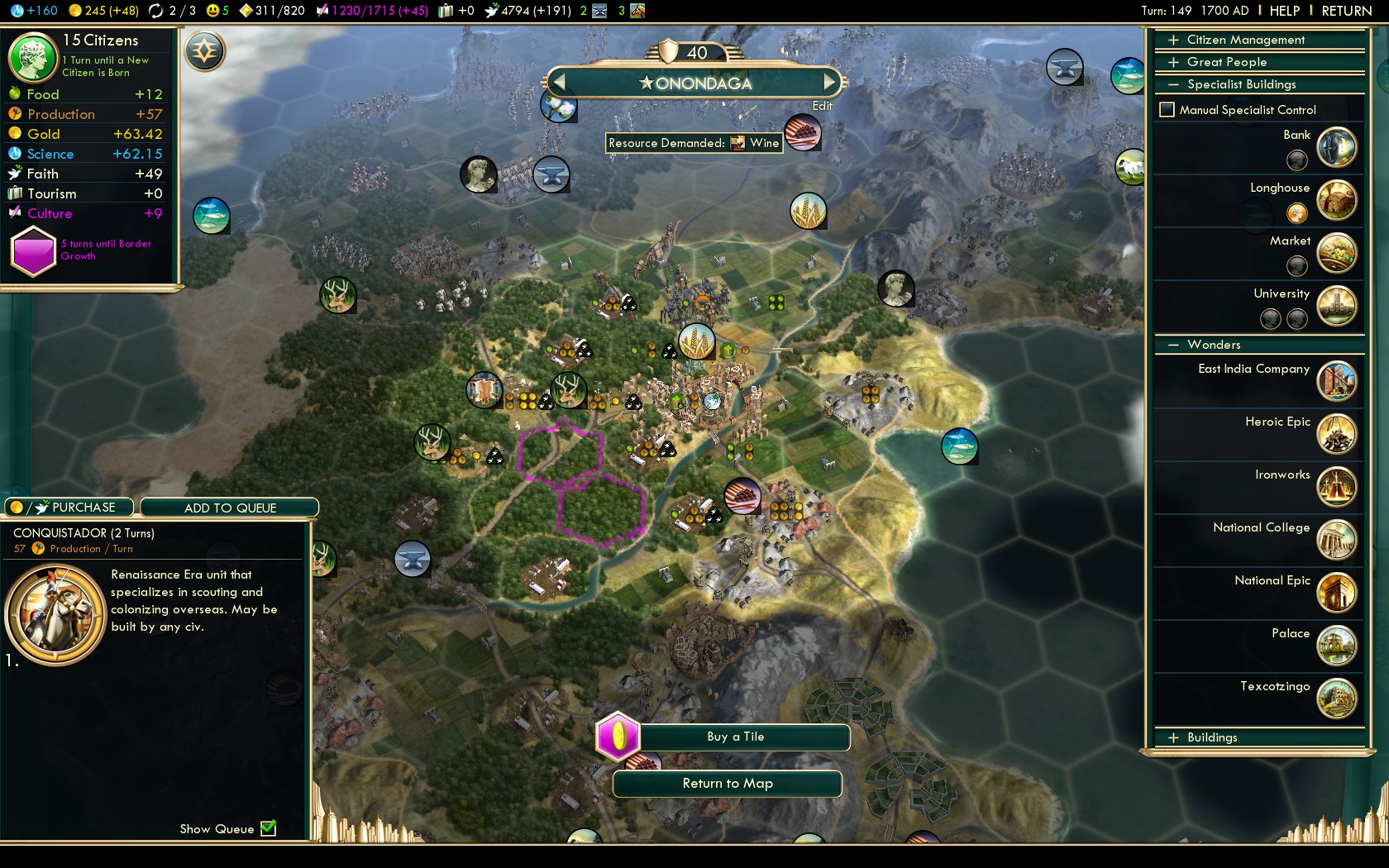Image resolution: width=1389 pixels, height=868 pixels.
Task: Toggle the Show Queue checkbox
Action: (x=269, y=828)
